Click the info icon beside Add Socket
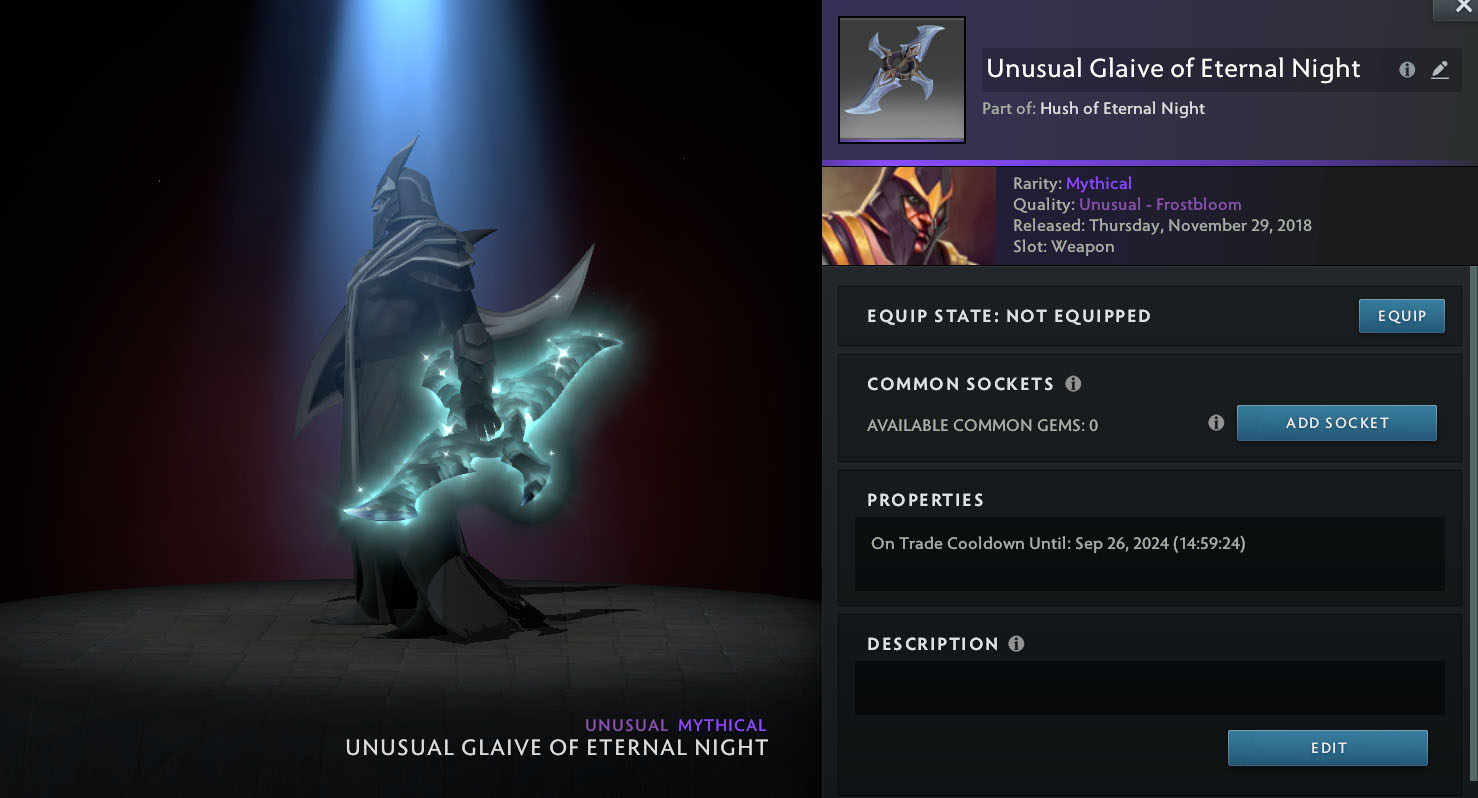This screenshot has height=798, width=1478. coord(1216,423)
